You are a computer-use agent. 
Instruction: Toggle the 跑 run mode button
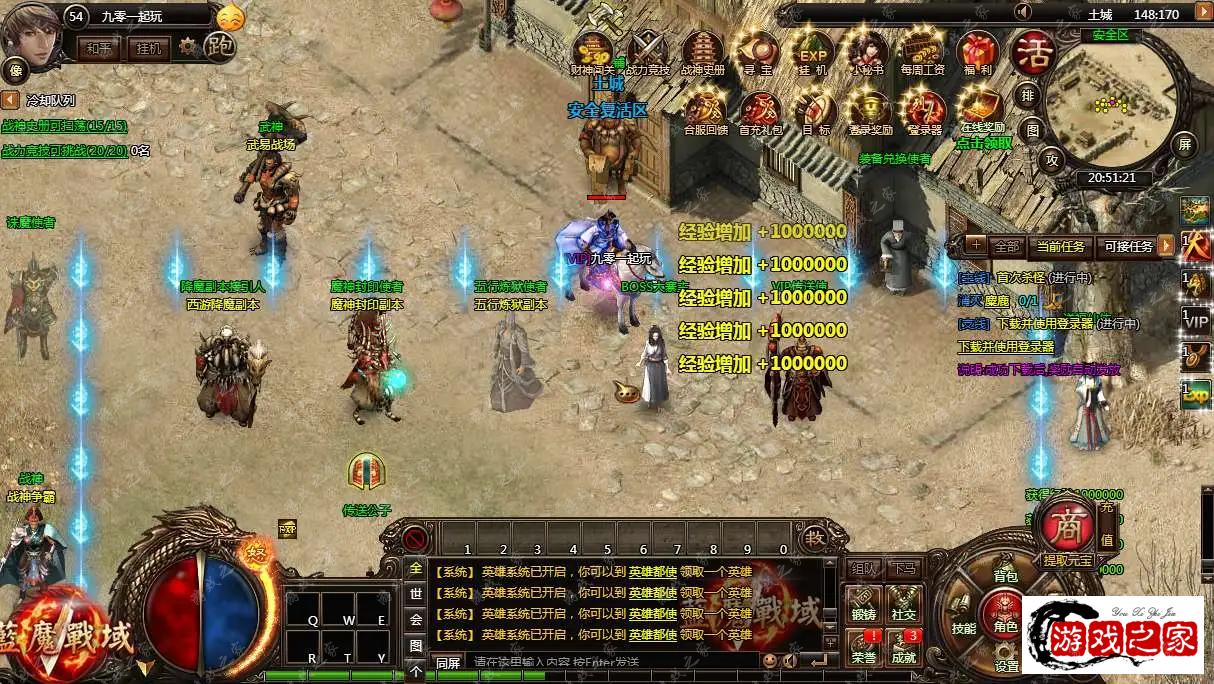[220, 46]
